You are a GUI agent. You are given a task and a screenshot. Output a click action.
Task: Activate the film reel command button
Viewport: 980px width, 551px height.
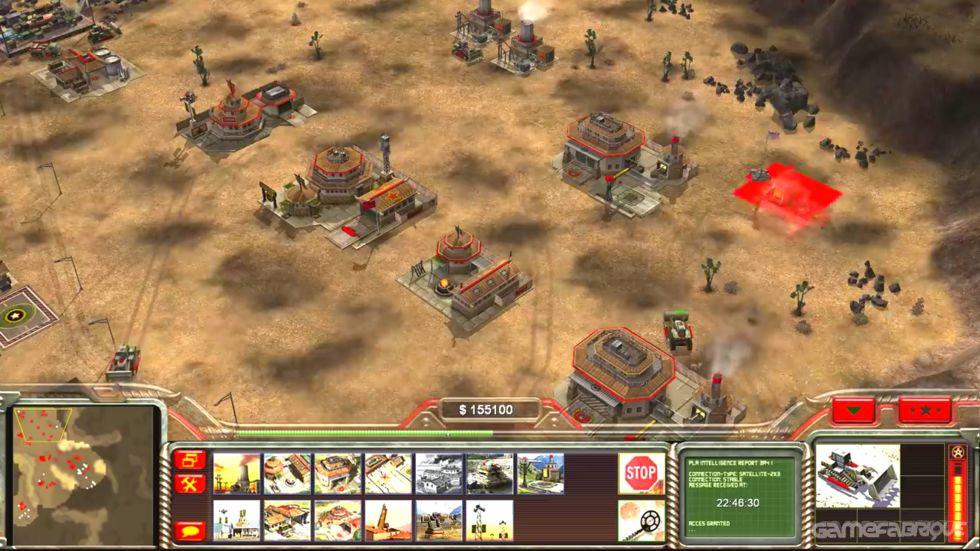pyautogui.click(x=641, y=520)
